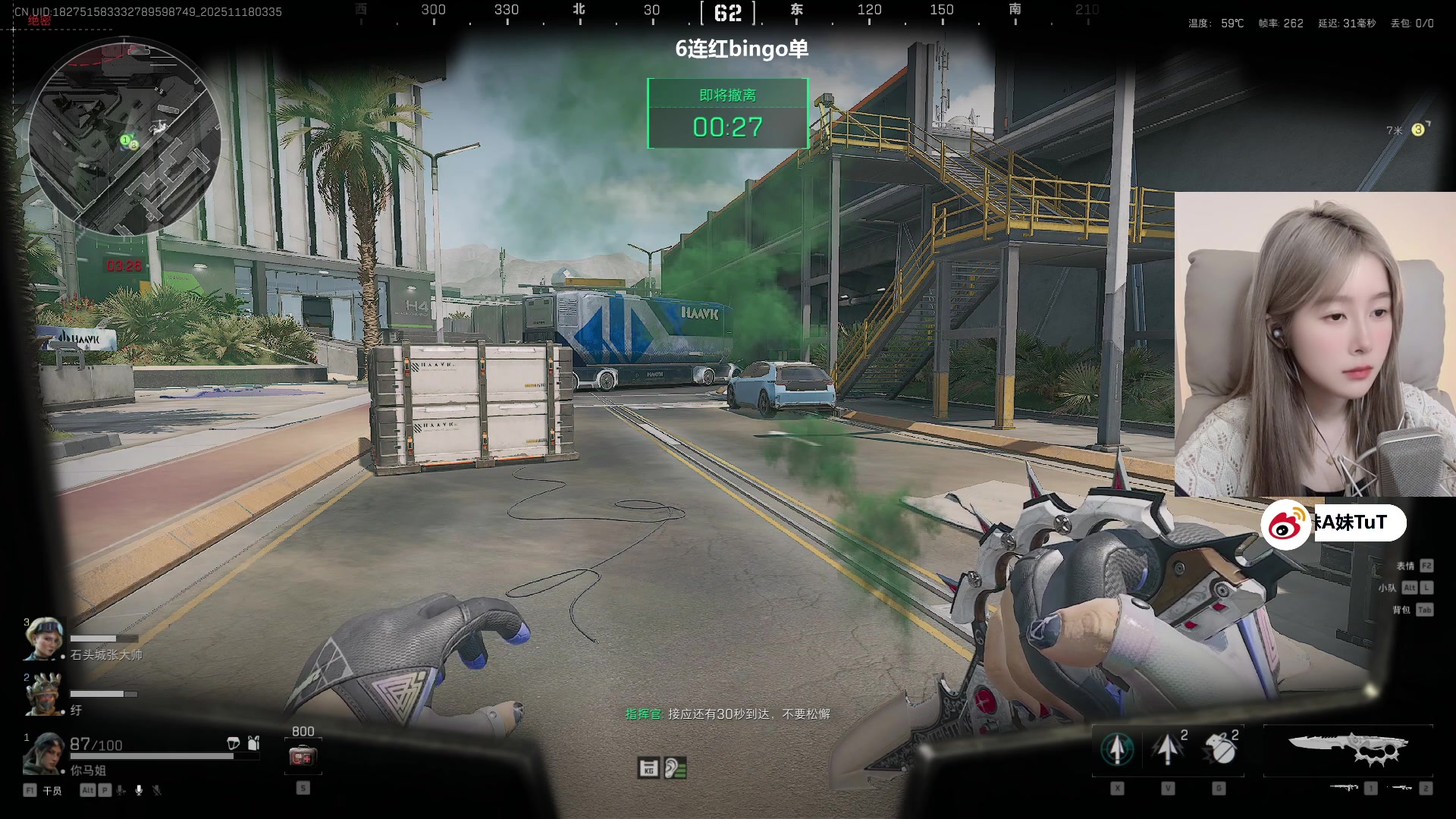Activate the green radar arrow ability
The width and height of the screenshot is (1456, 819).
pos(1117,749)
